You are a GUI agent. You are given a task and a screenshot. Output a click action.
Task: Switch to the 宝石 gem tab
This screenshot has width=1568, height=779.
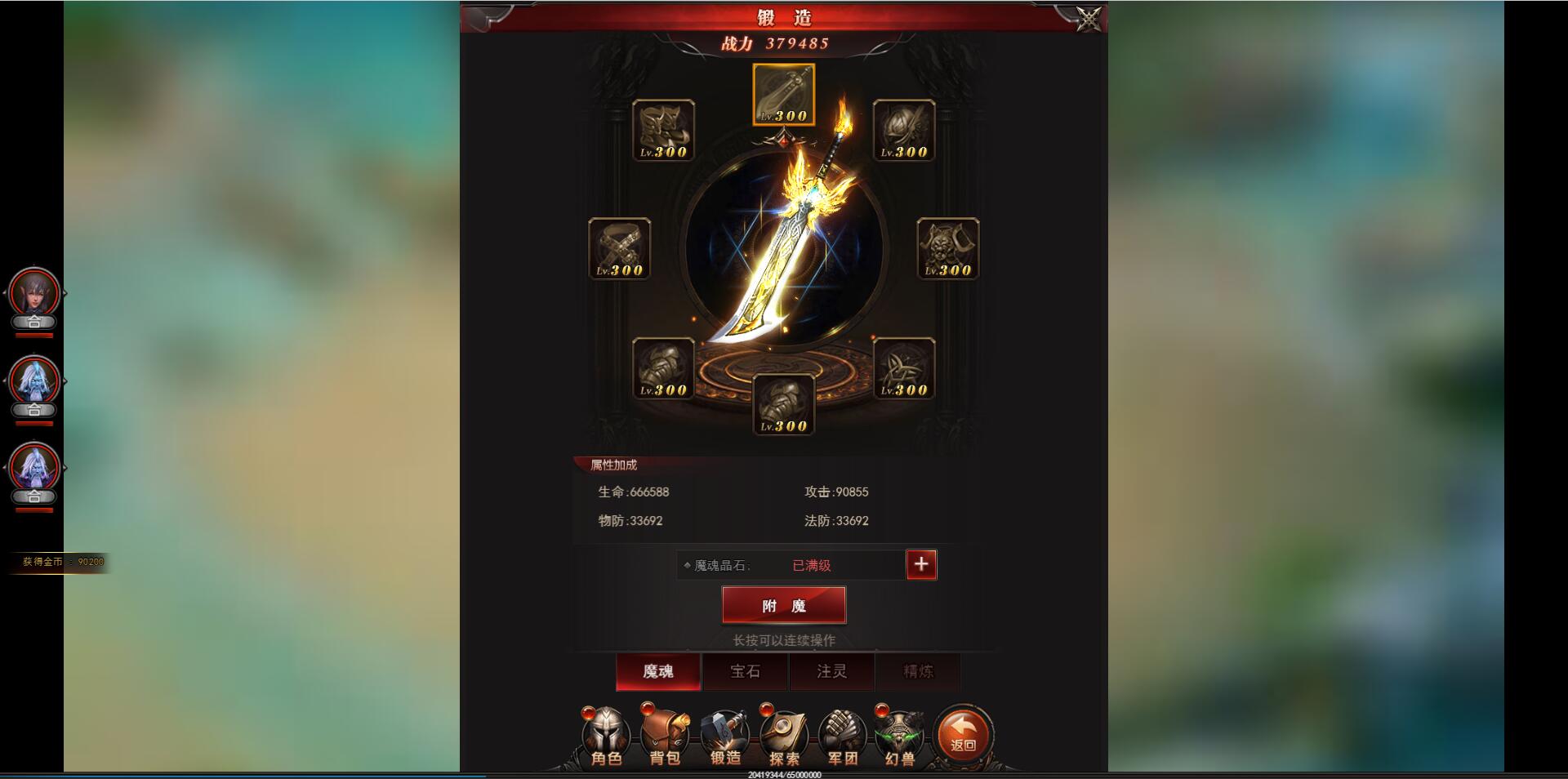pyautogui.click(x=746, y=671)
